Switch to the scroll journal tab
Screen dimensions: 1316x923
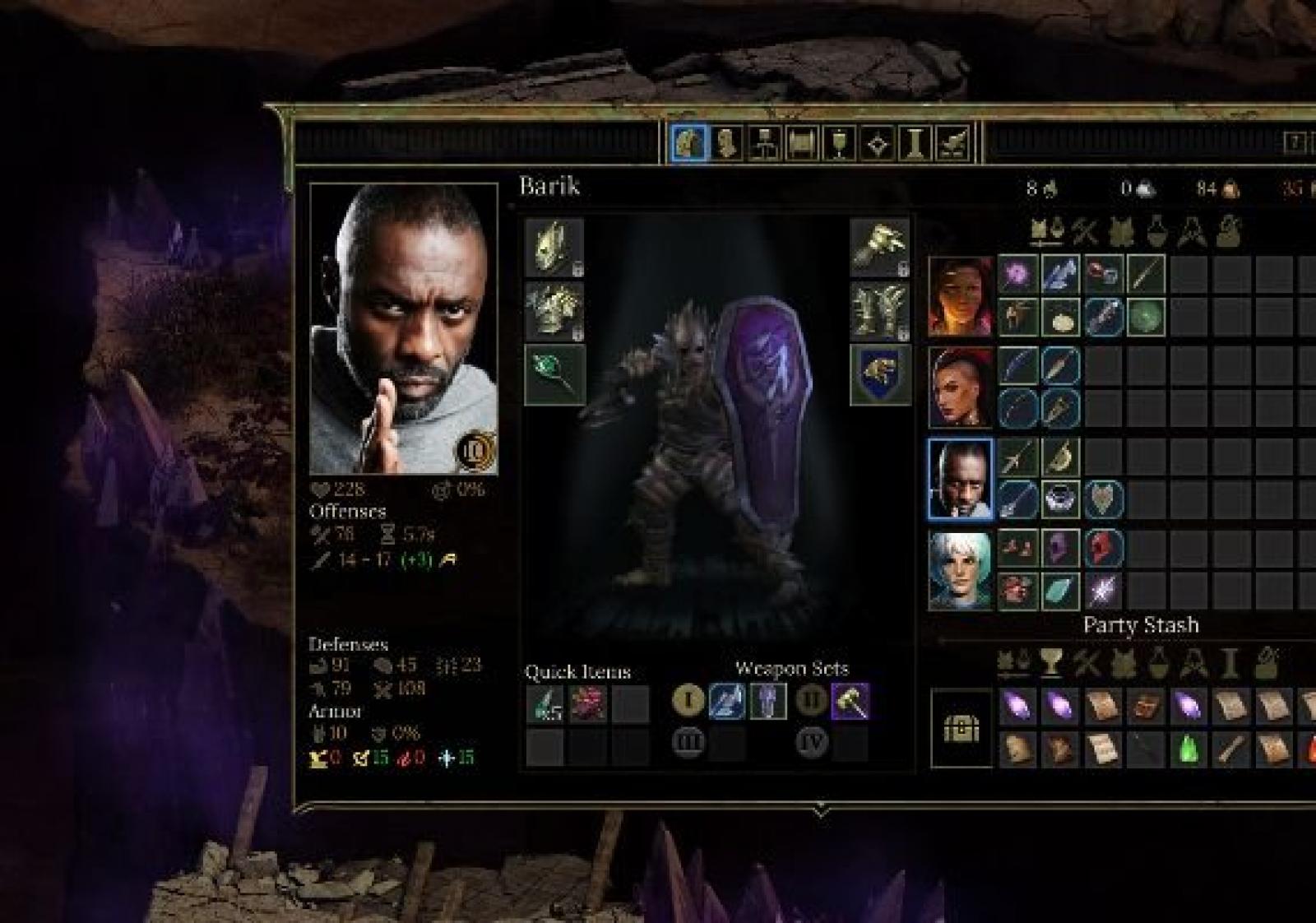[x=801, y=144]
